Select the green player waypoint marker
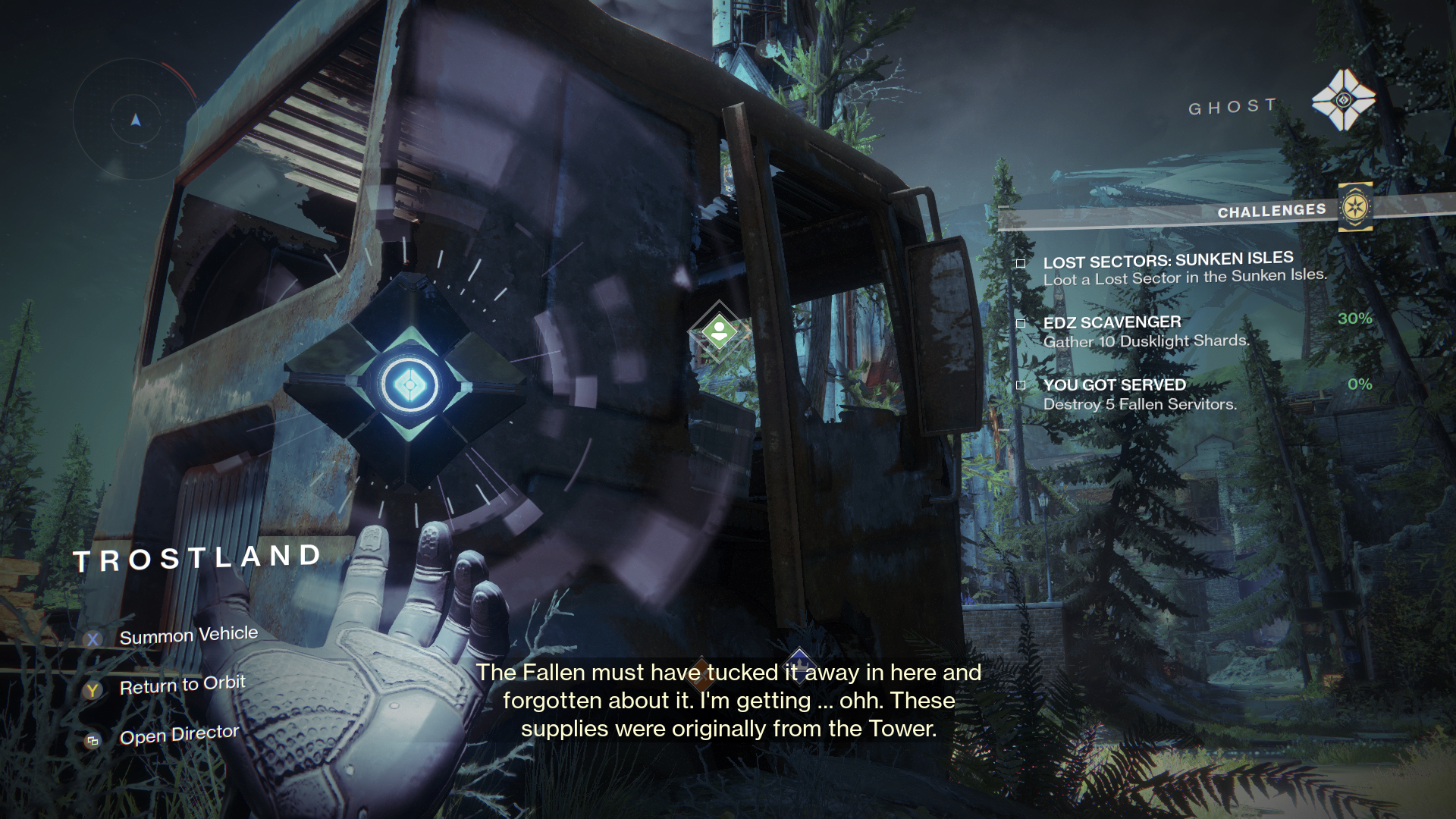This screenshot has height=819, width=1456. (719, 332)
